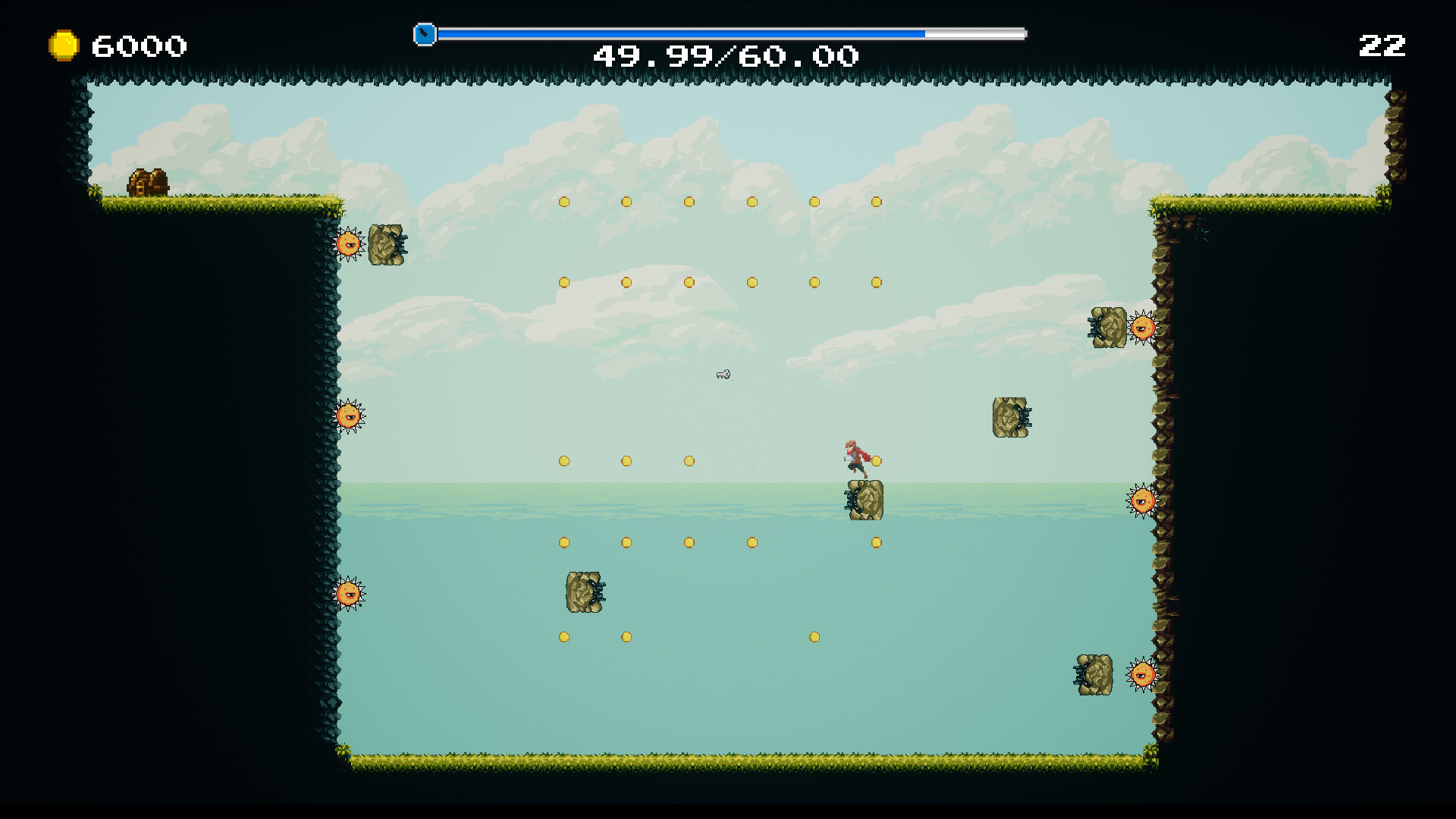Expand the spiked block beside the bottom-right sun enemy
1456x819 pixels.
(1095, 675)
